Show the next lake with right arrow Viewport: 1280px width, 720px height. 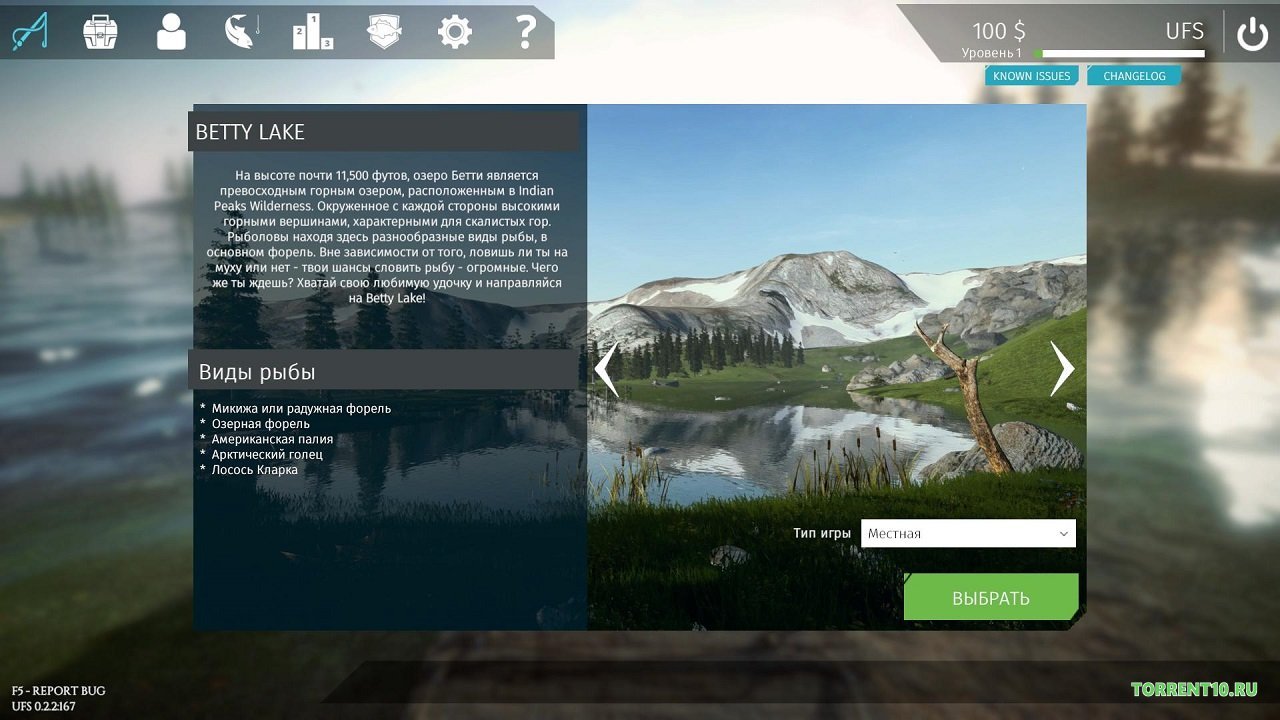click(1061, 368)
